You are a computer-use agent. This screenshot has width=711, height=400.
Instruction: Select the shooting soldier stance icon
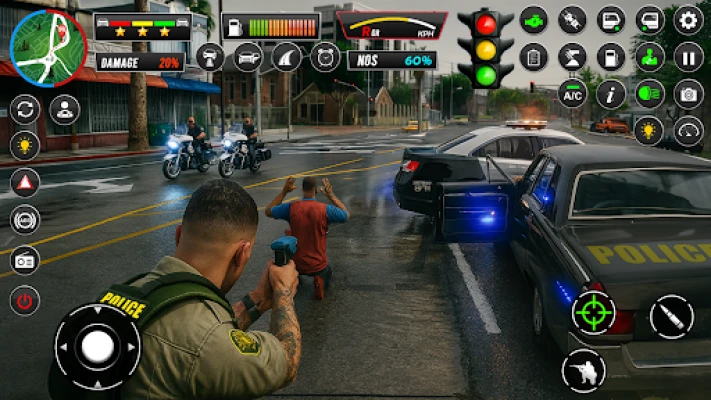pyautogui.click(x=583, y=371)
